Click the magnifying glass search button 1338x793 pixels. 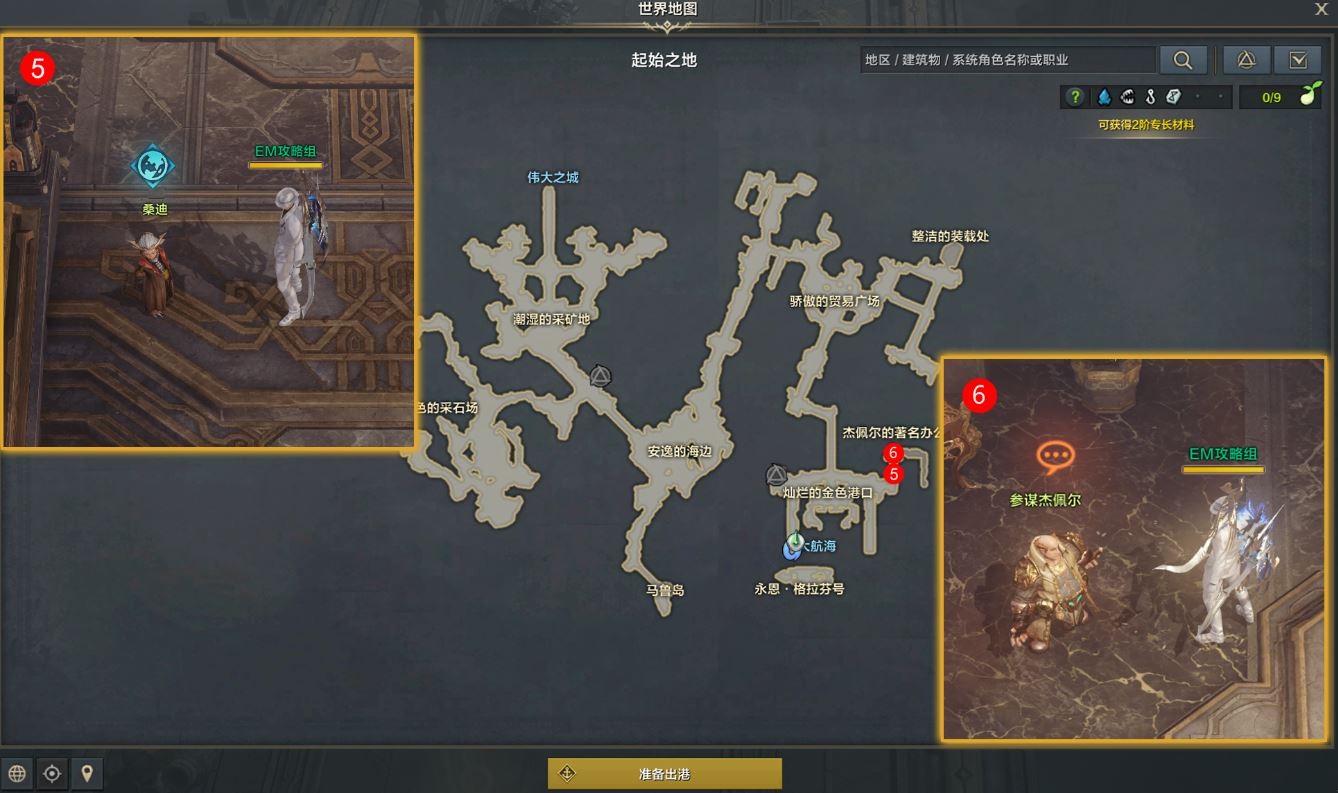(1182, 60)
